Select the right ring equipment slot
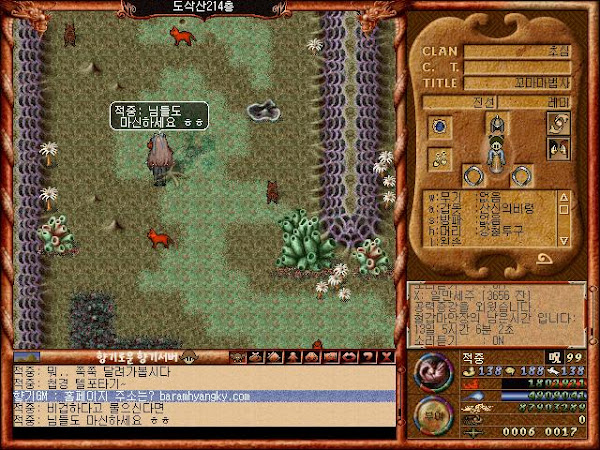The height and width of the screenshot is (450, 600). click(522, 176)
